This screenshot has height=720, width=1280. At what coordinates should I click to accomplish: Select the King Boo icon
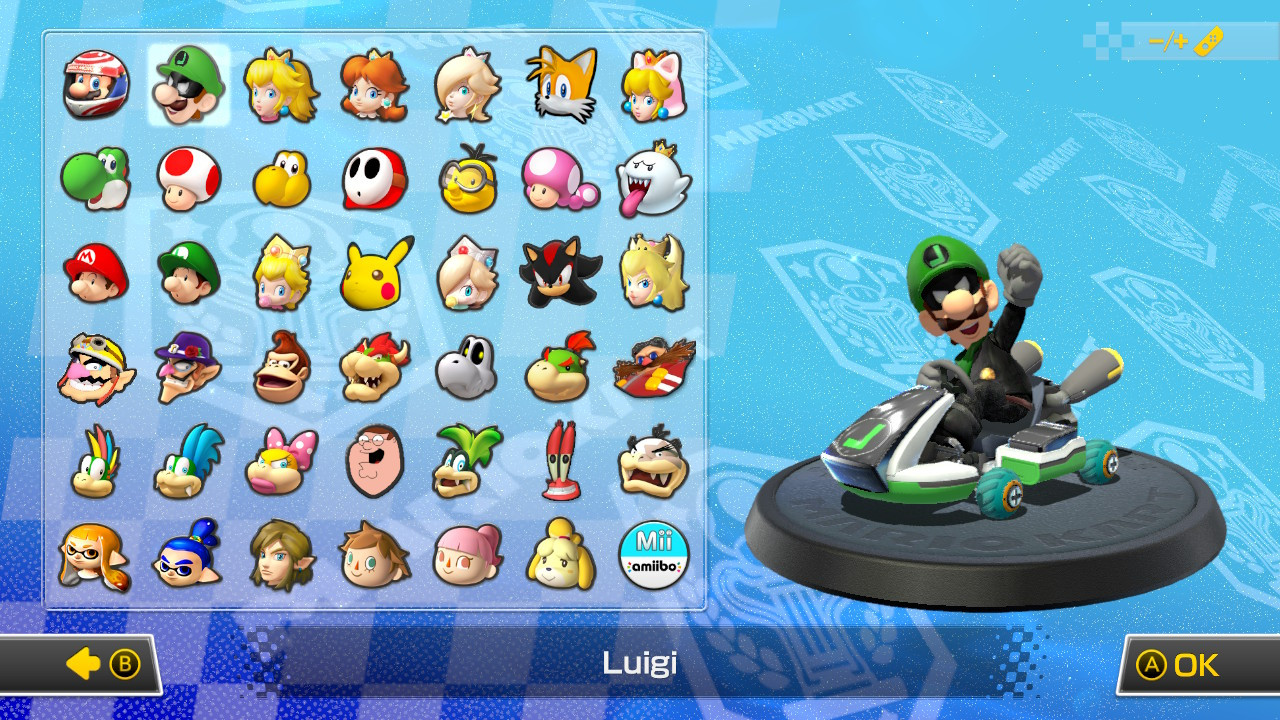[654, 179]
